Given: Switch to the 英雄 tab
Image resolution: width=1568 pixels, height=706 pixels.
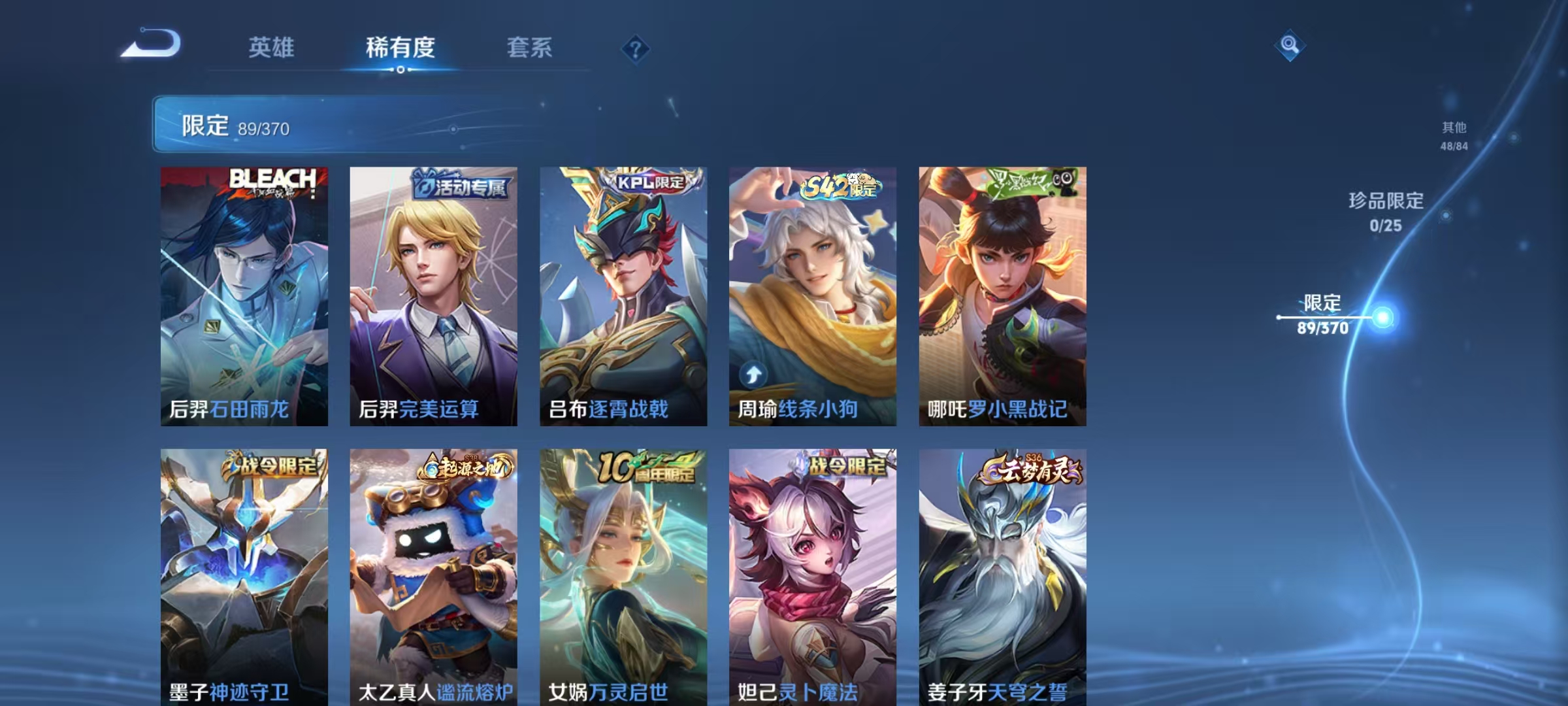Looking at the screenshot, I should click(272, 48).
